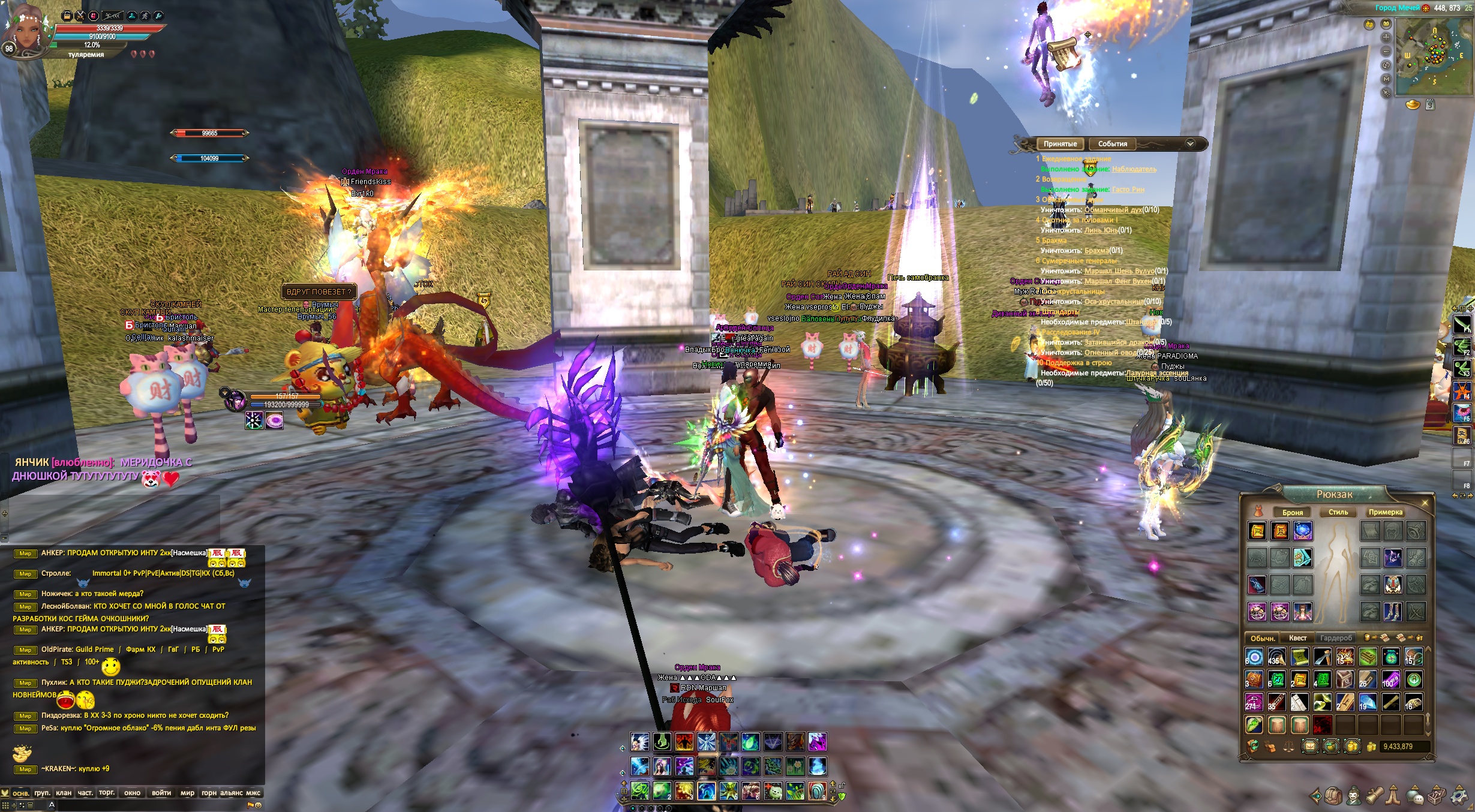Open the Стиль tab in the backpack
The width and height of the screenshot is (1475, 812).
pyautogui.click(x=1338, y=512)
